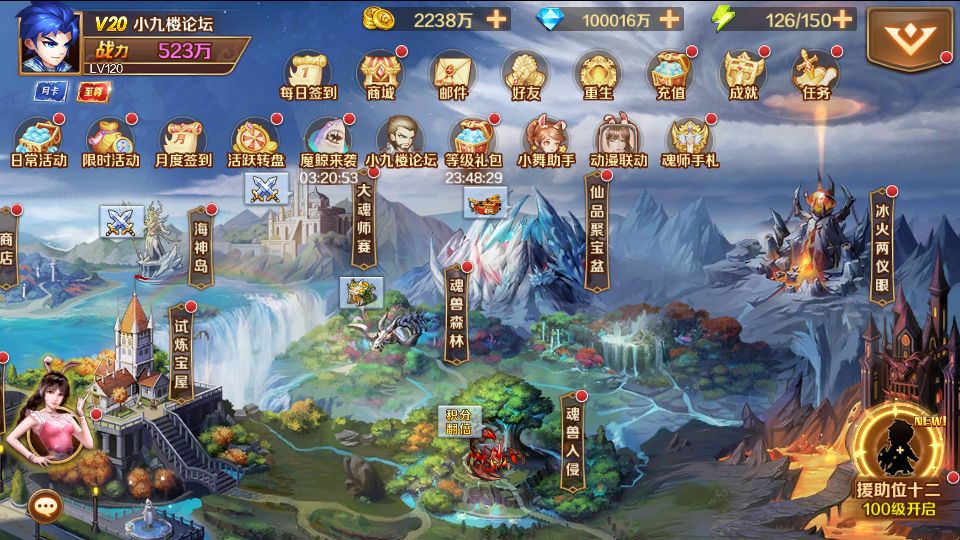Open the 小舞助手 assistant icon
Screen dimensions: 960x540
point(546,139)
